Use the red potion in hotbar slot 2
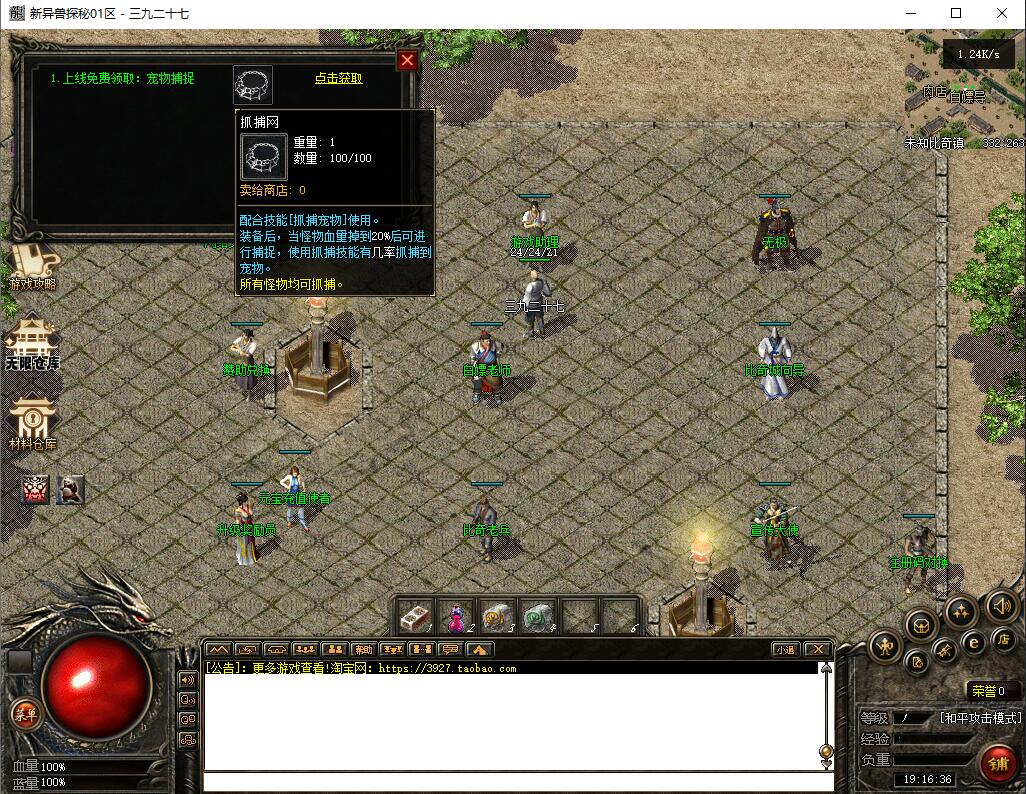Viewport: 1026px width, 794px height. [x=456, y=616]
